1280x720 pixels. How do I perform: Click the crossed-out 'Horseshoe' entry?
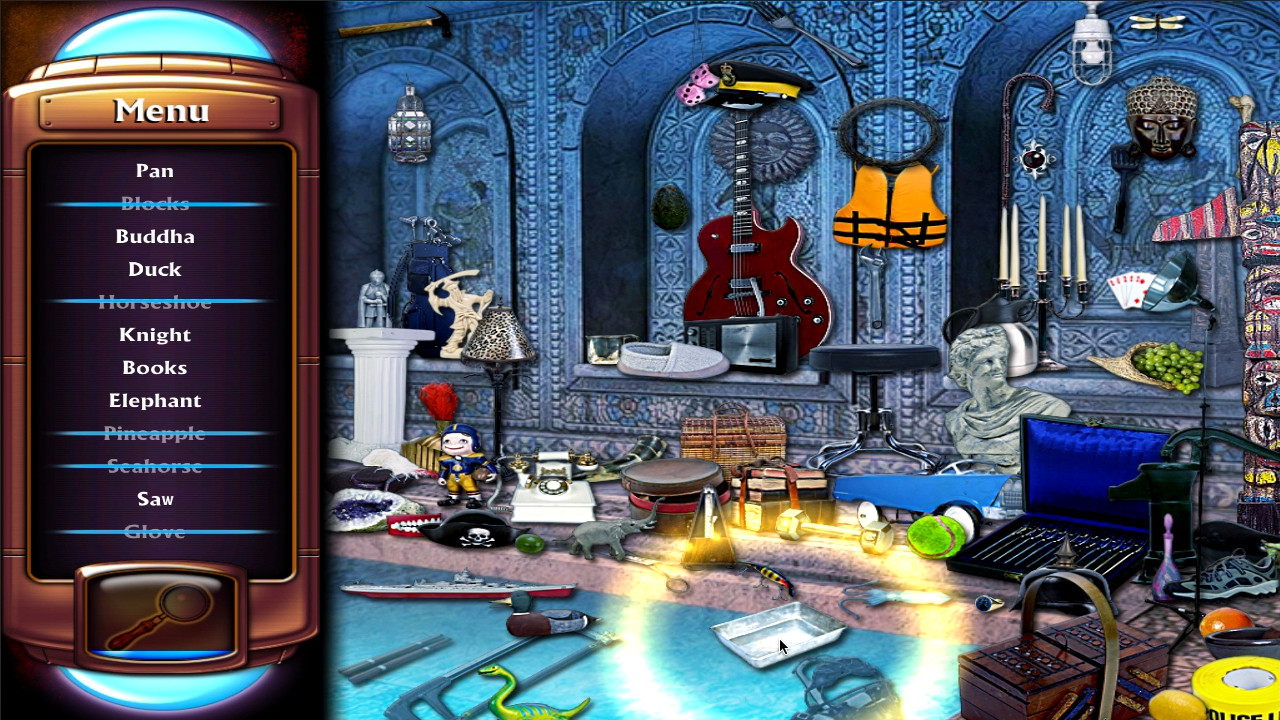(156, 302)
